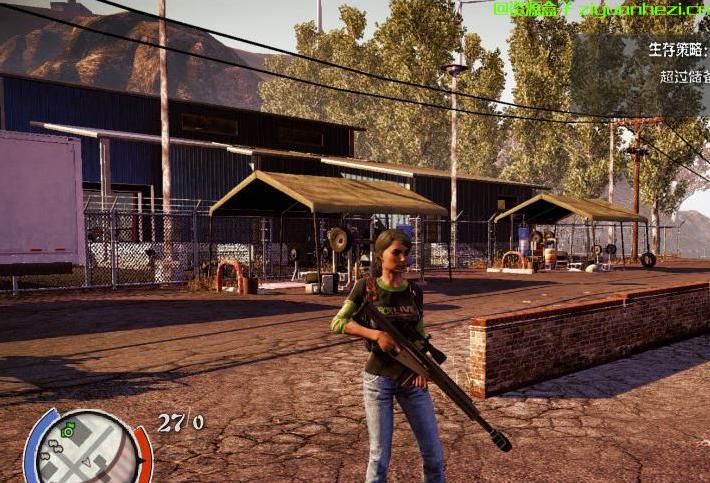Open the circular minimap
This screenshot has width=710, height=483.
[87, 450]
